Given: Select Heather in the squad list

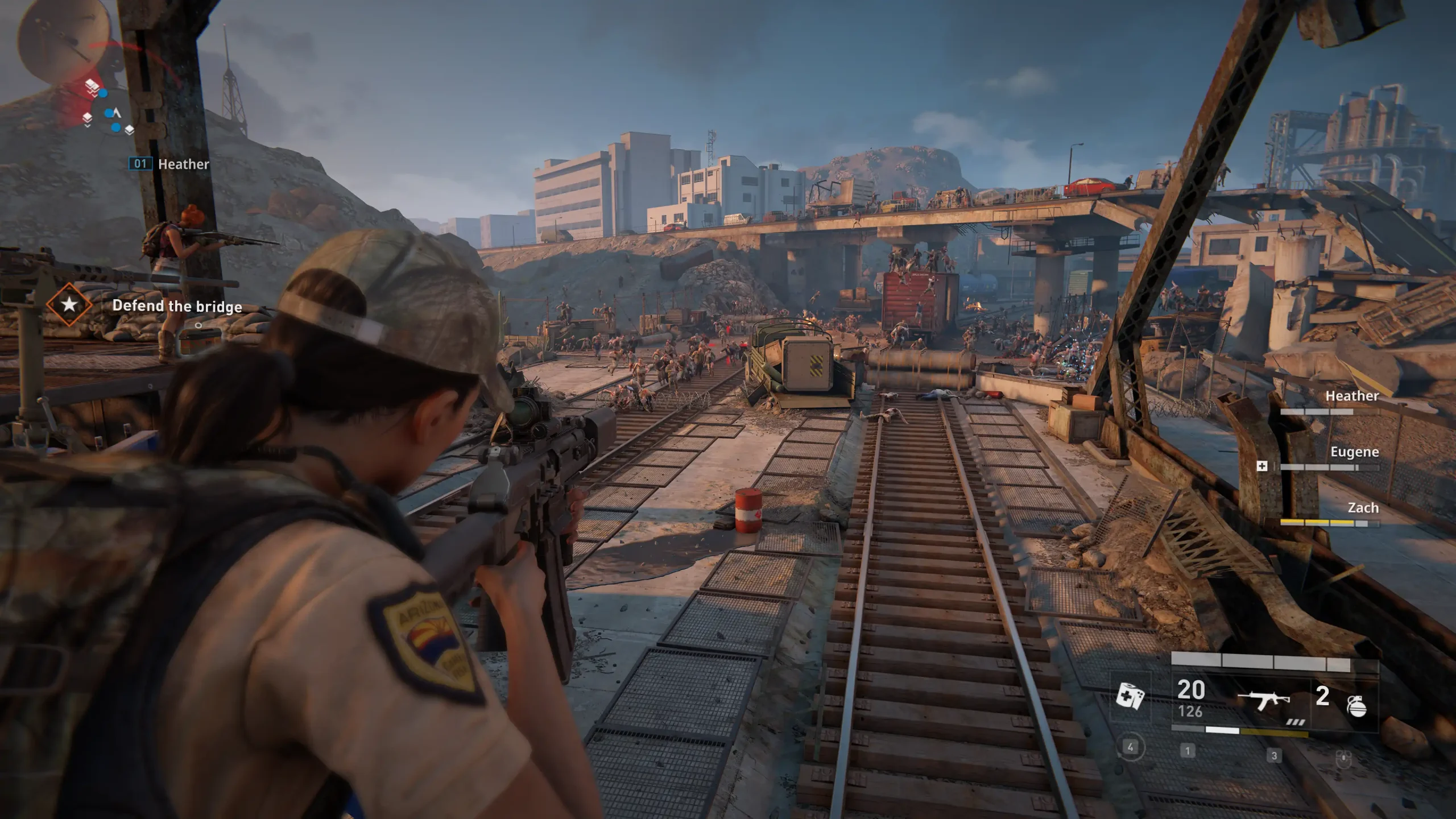Looking at the screenshot, I should [1351, 396].
